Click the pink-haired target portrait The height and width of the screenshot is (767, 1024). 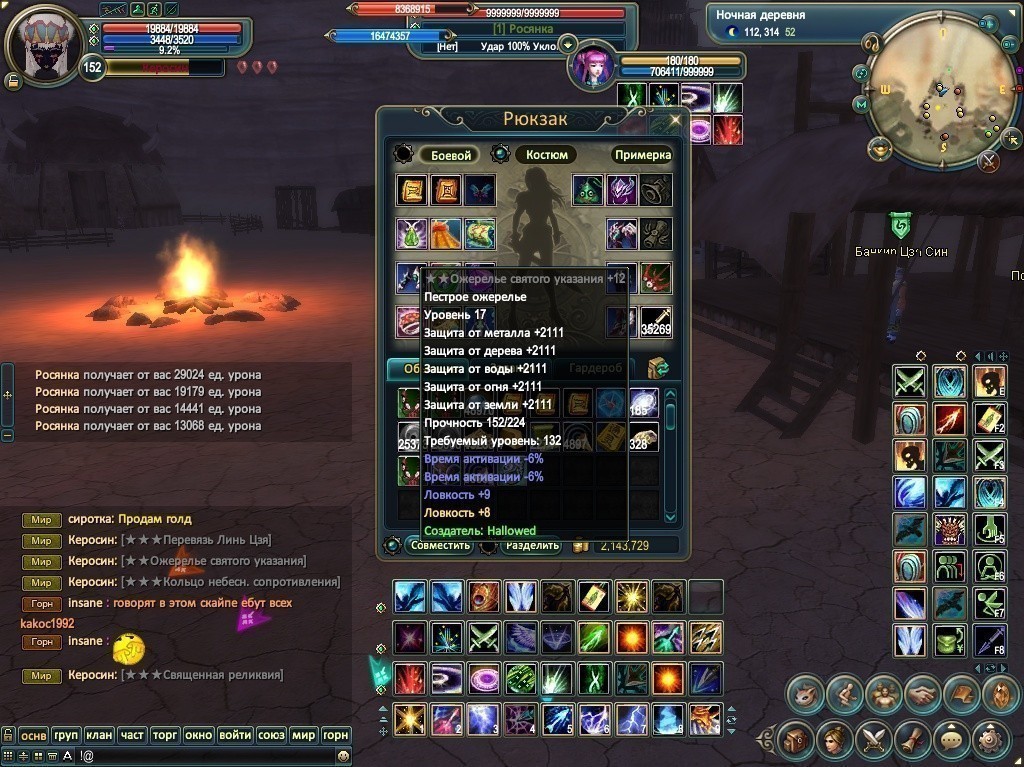[593, 67]
